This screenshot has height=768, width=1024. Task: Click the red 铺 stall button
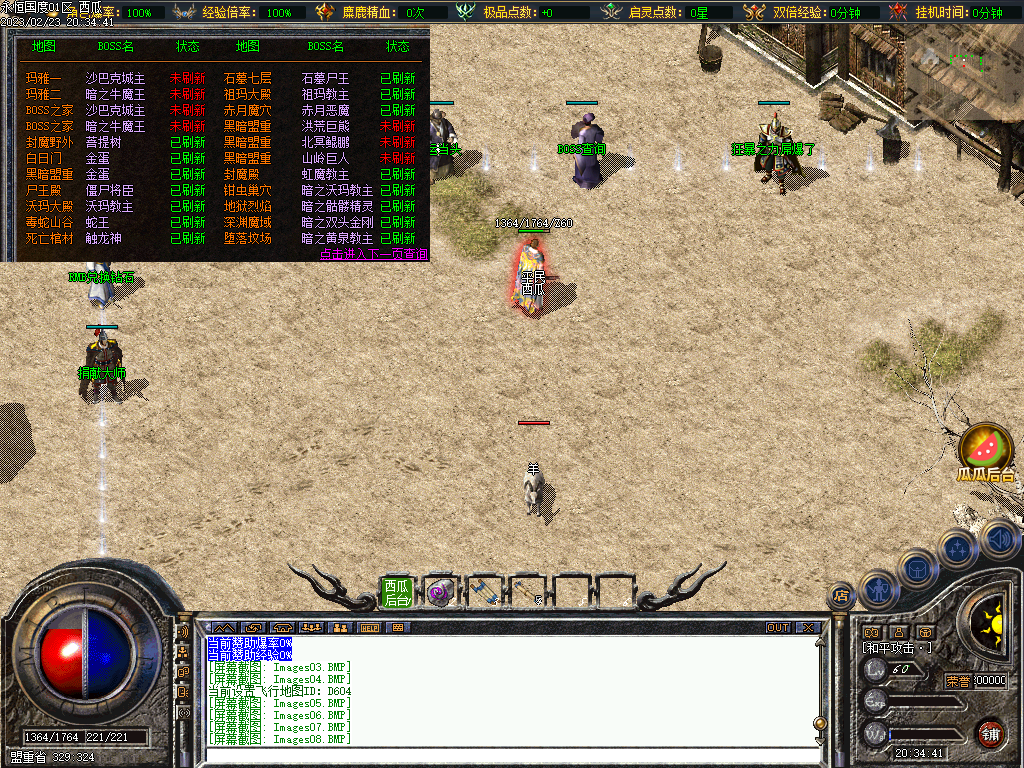click(x=990, y=733)
